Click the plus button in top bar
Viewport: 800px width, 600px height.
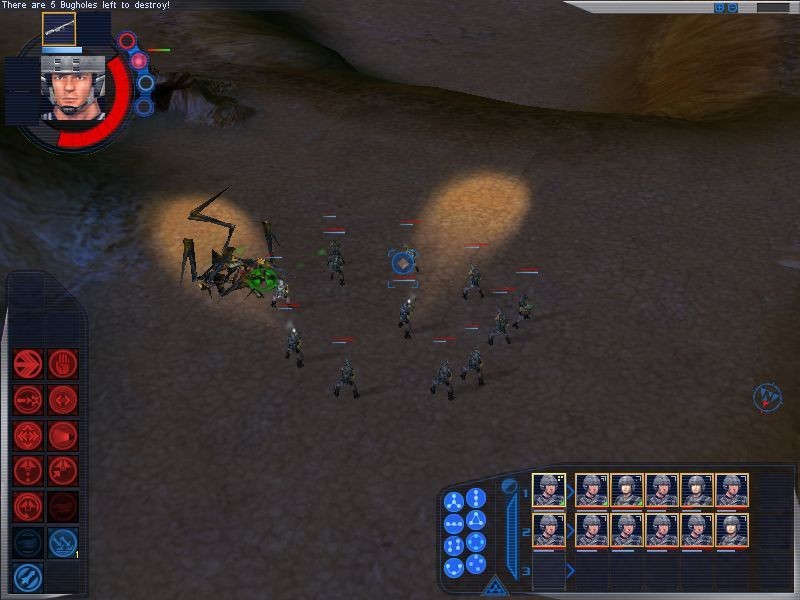(x=719, y=8)
